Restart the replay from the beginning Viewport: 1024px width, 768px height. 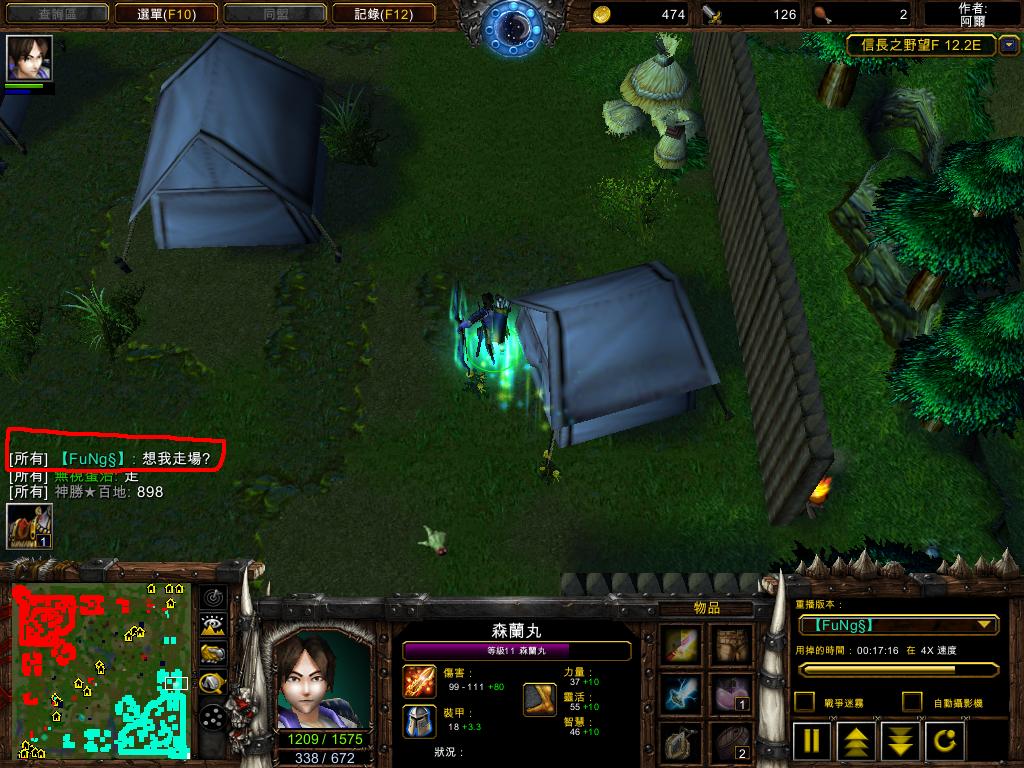(944, 741)
